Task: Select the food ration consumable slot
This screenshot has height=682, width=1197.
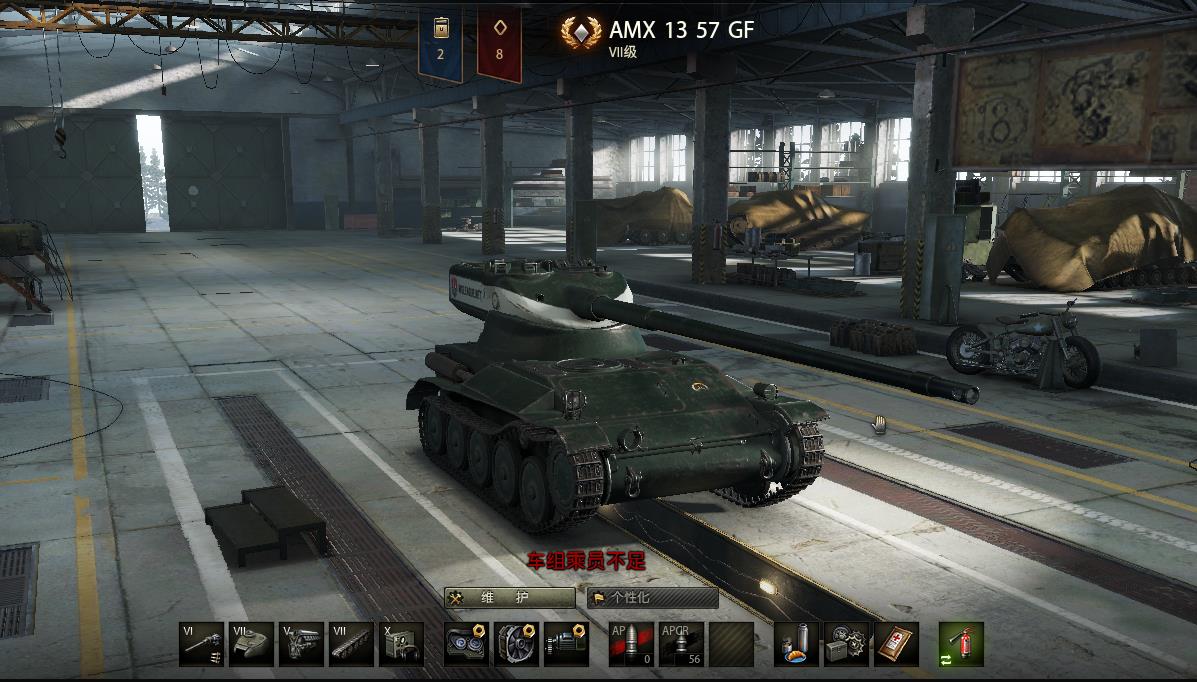Action: click(x=797, y=644)
